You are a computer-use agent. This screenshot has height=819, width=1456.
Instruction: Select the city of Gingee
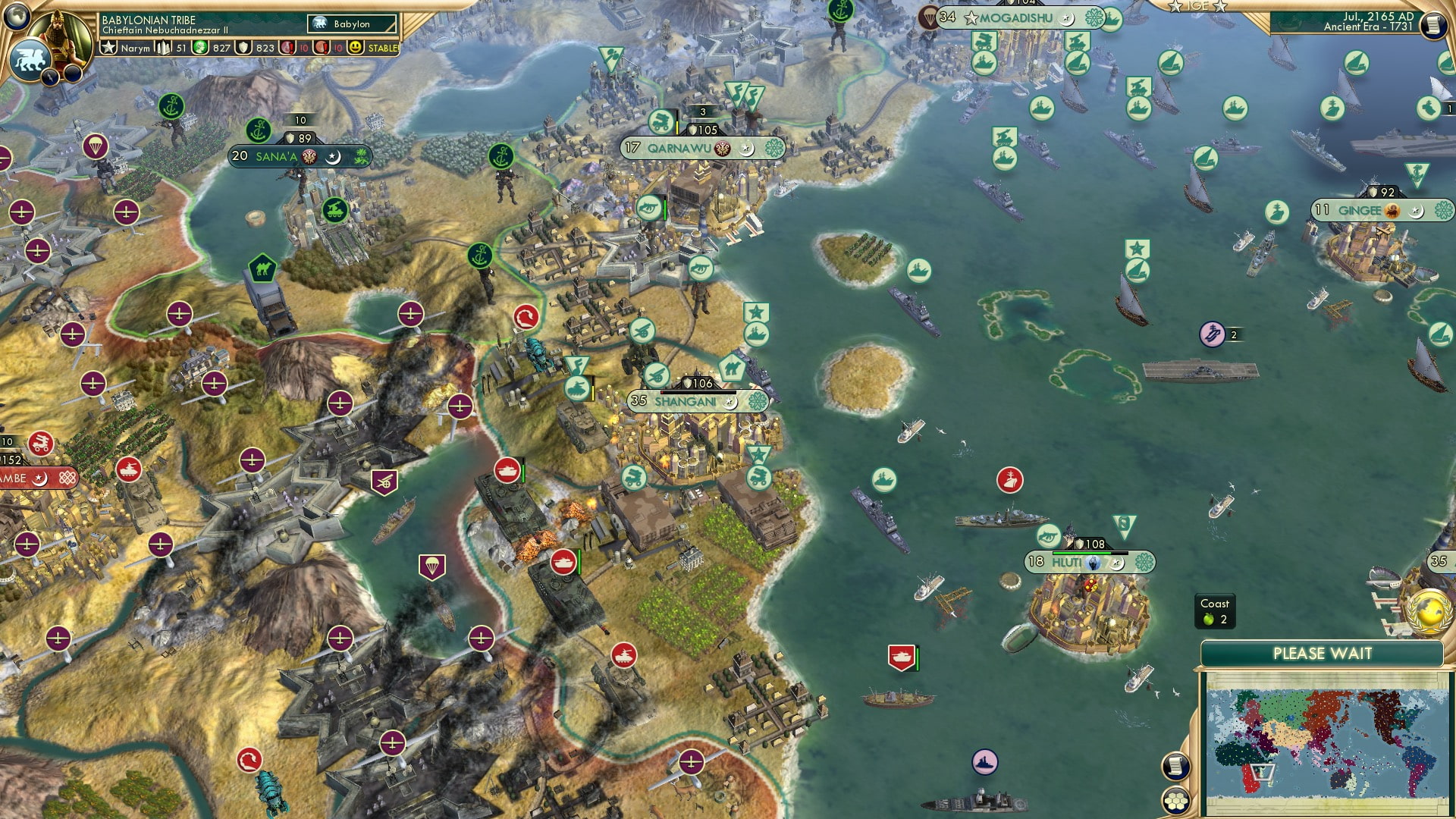click(1361, 212)
